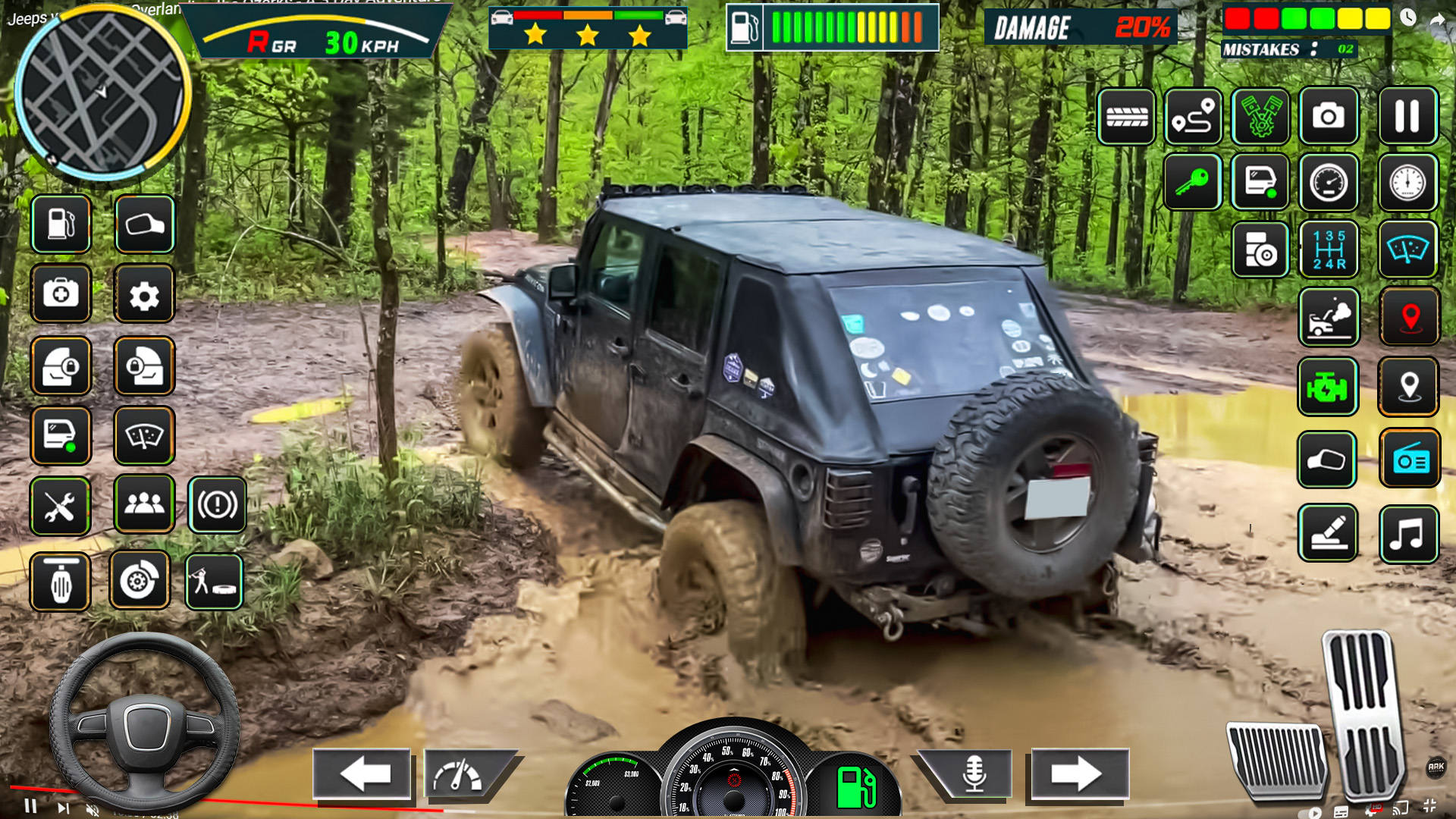
Task: Apply the handbrake warning control
Action: (x=218, y=504)
